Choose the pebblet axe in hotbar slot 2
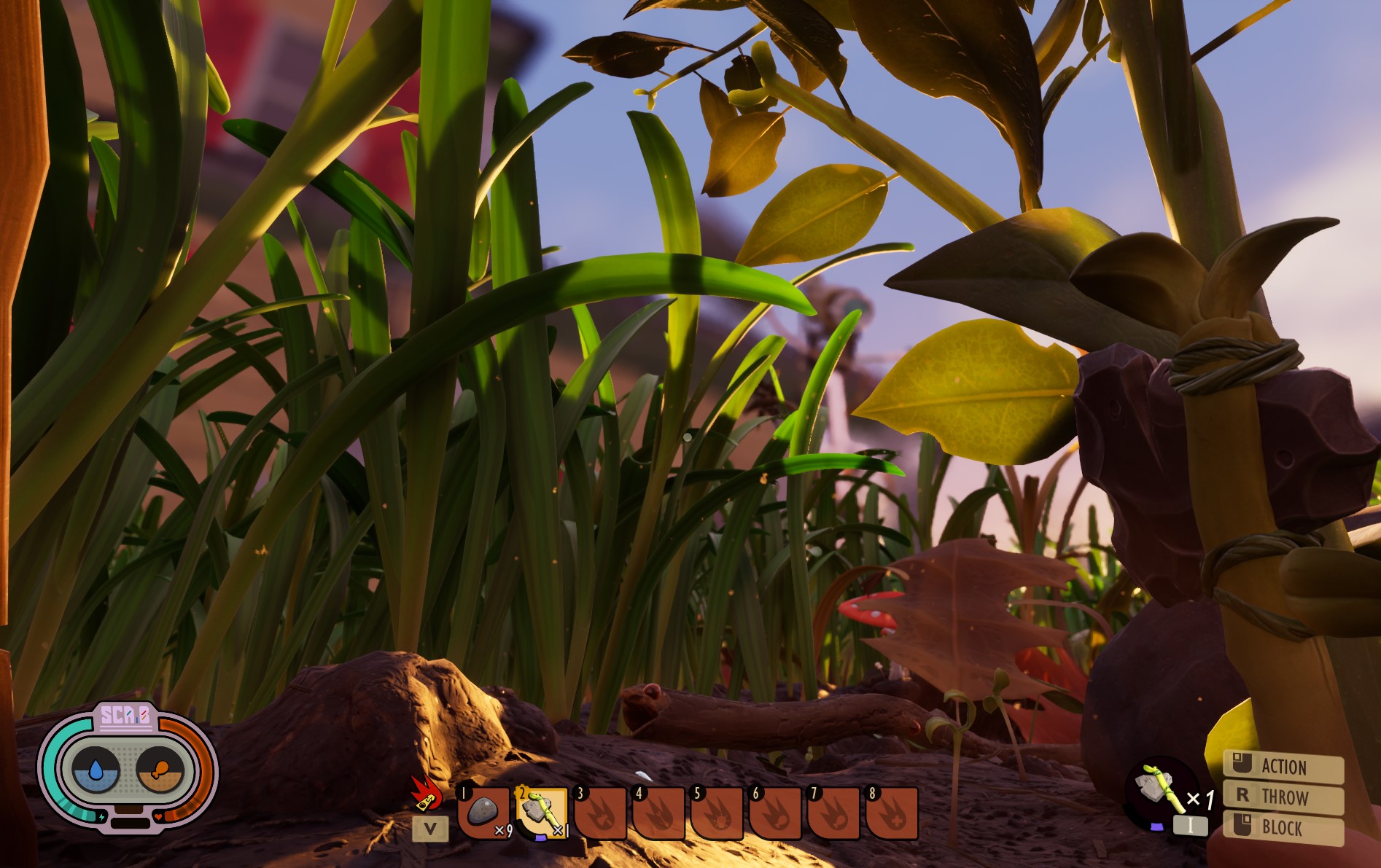The height and width of the screenshot is (868, 1381). (542, 812)
